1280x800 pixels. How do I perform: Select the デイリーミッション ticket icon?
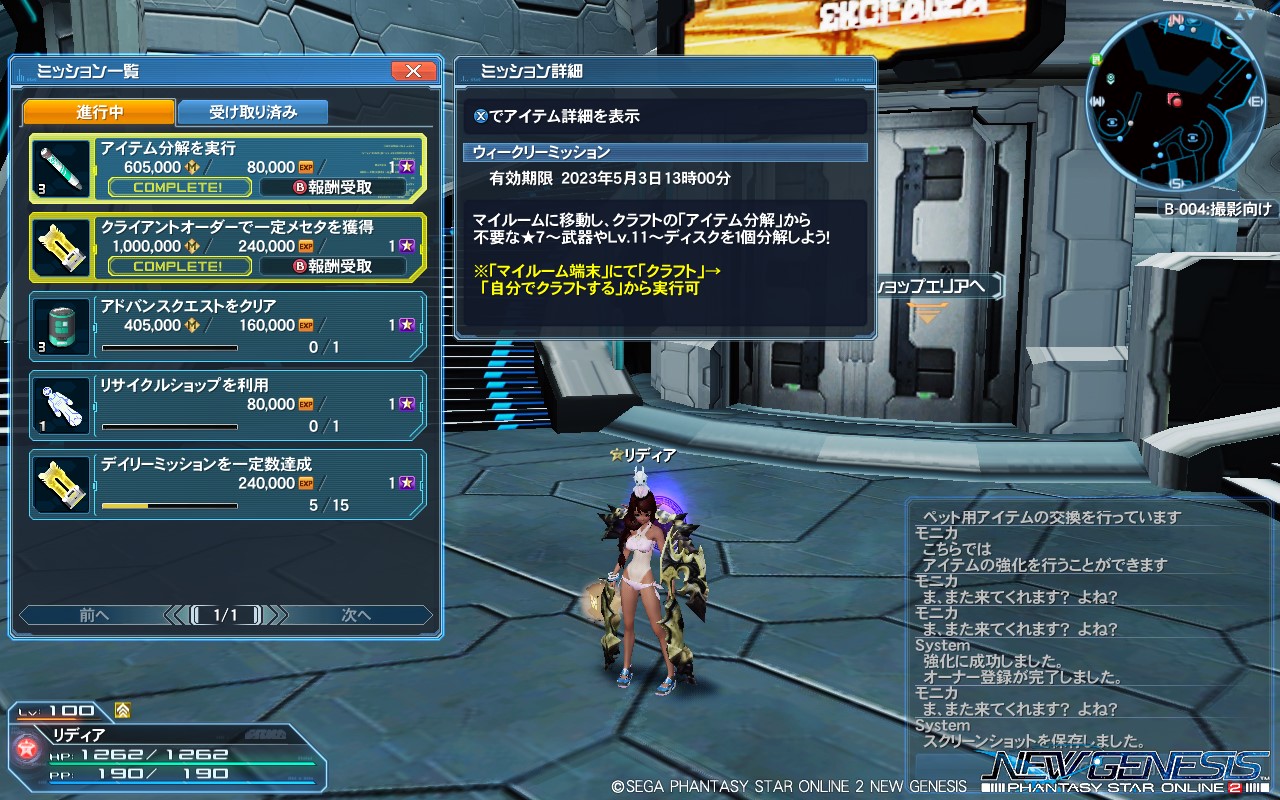point(60,484)
